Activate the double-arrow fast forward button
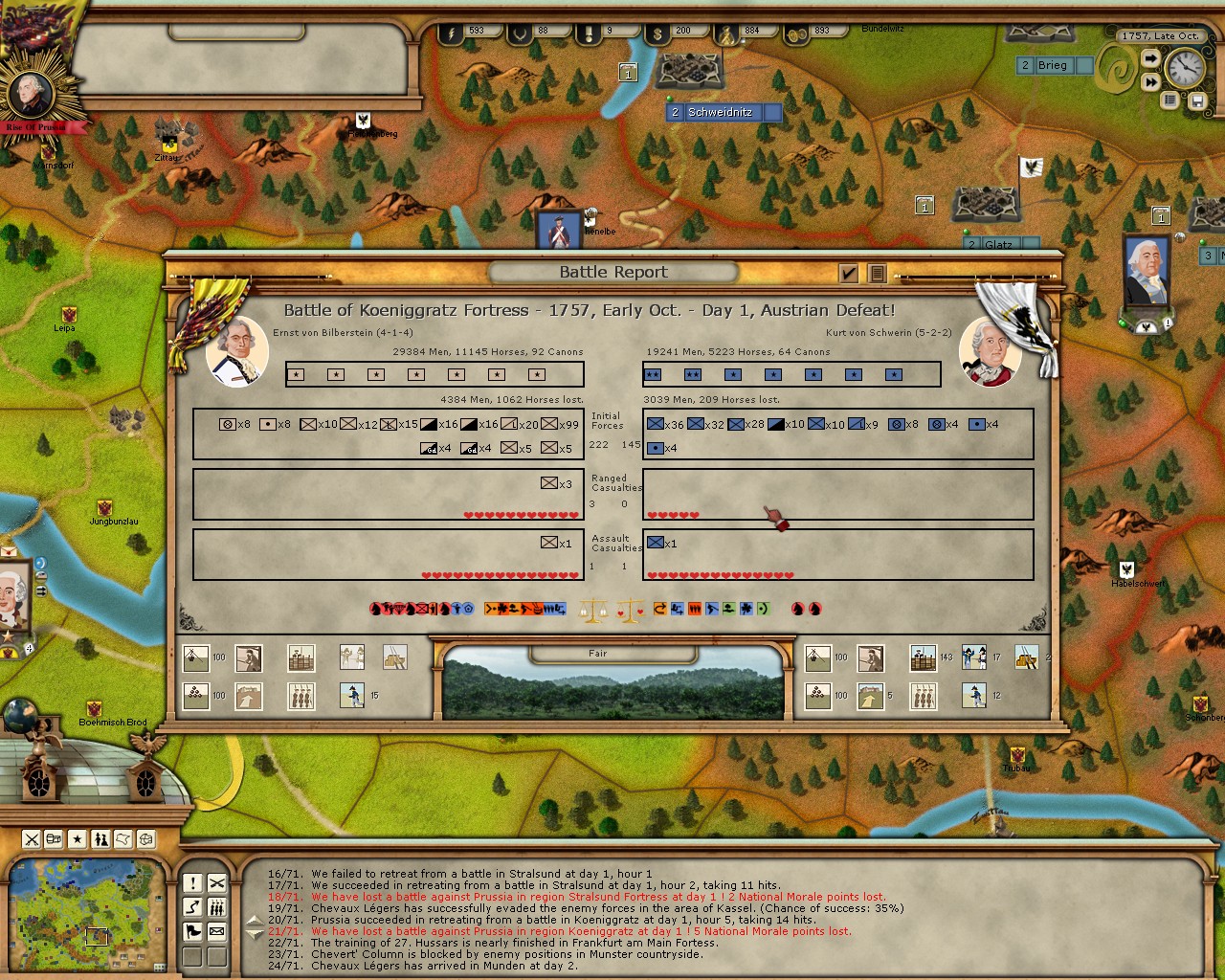 [1150, 82]
